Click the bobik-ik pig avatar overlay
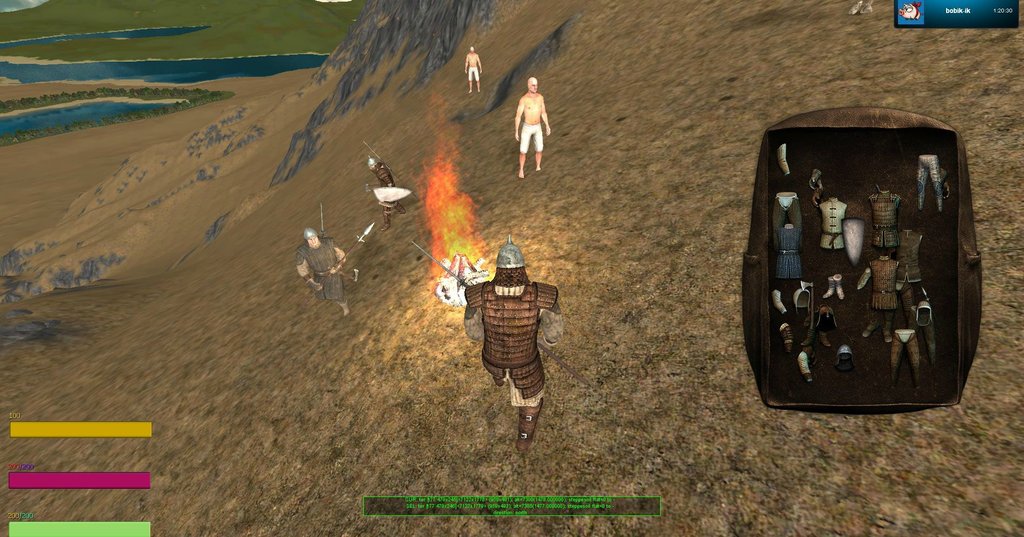1024x537 pixels. (910, 11)
